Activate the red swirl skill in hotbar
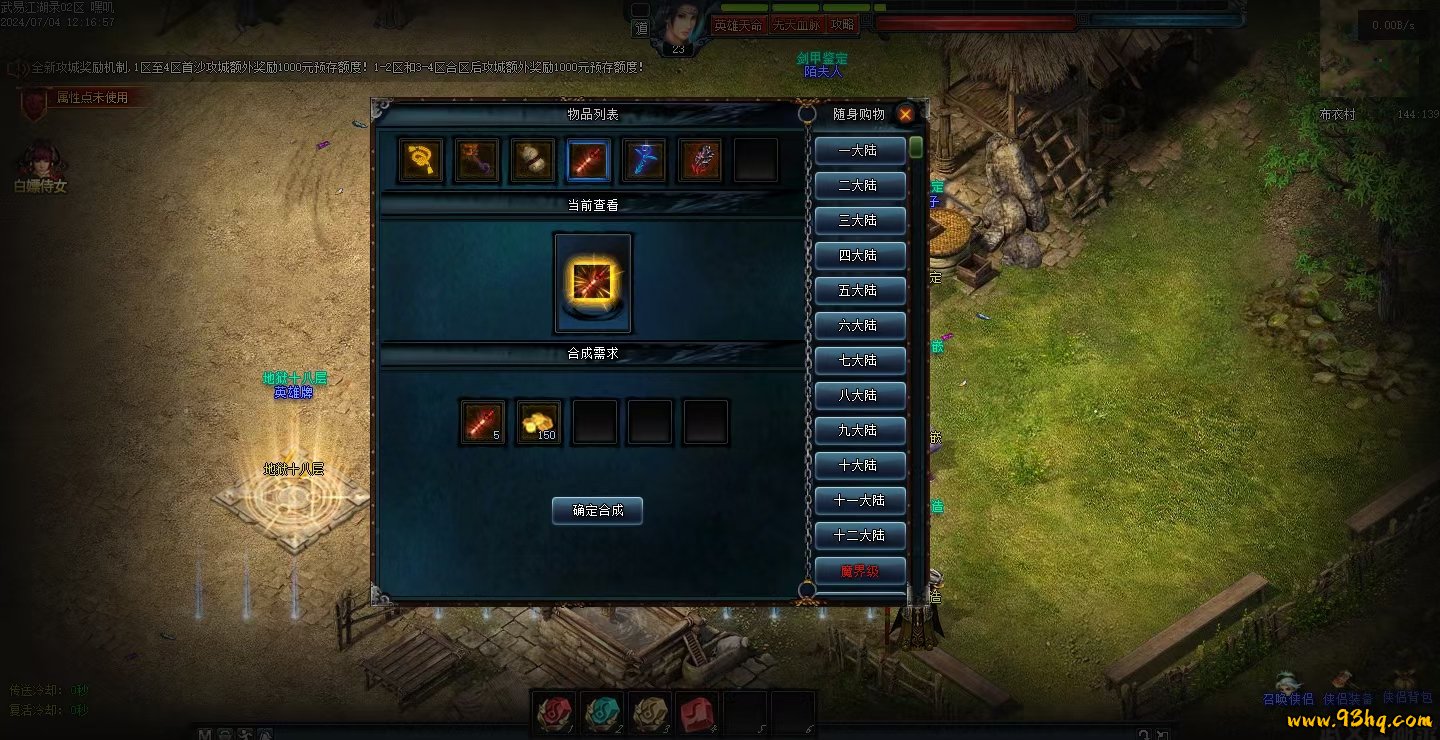The image size is (1440, 740). (x=554, y=712)
